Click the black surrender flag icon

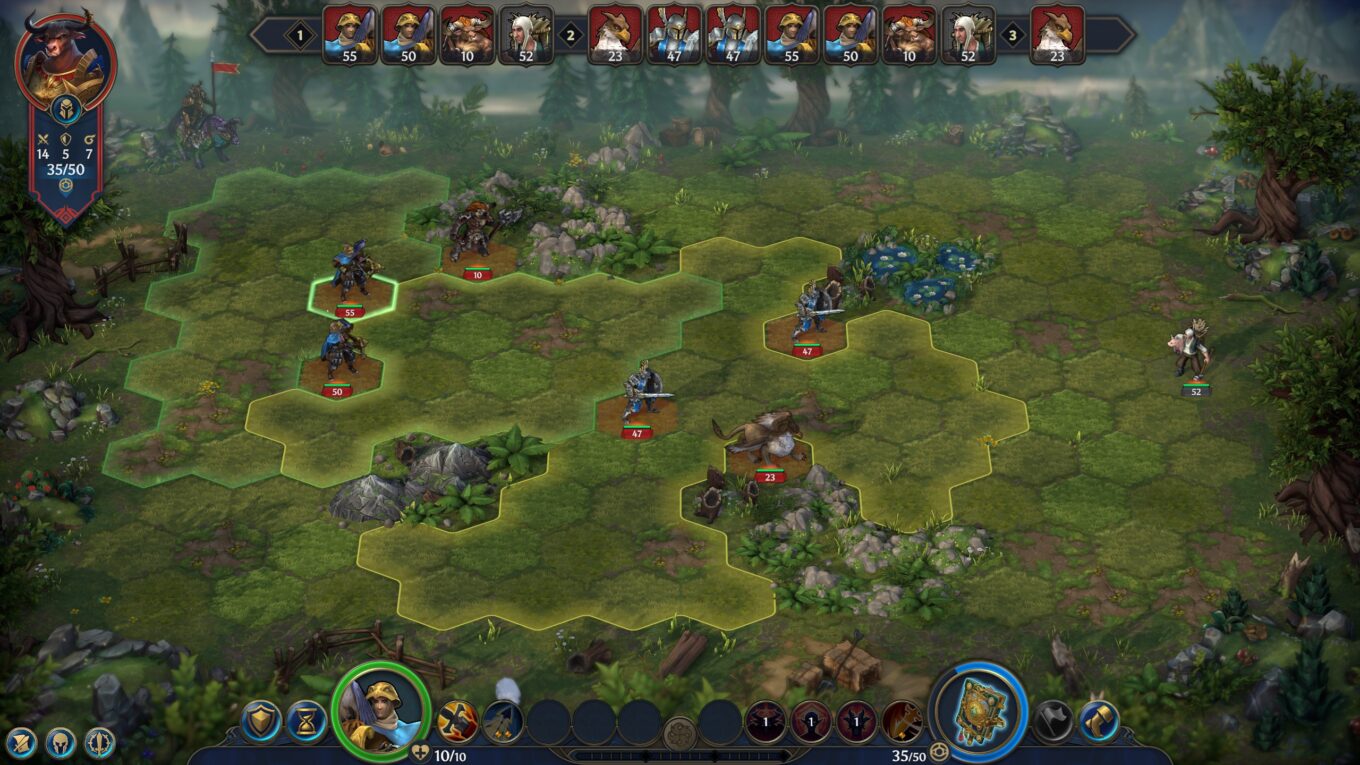(1051, 718)
